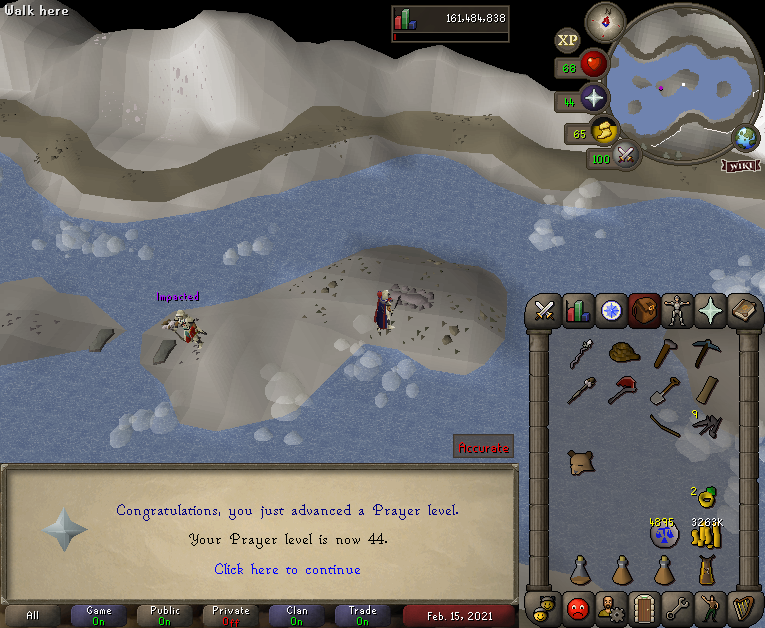This screenshot has width=765, height=628.
Task: Open the Logout door tab
Action: (644, 606)
